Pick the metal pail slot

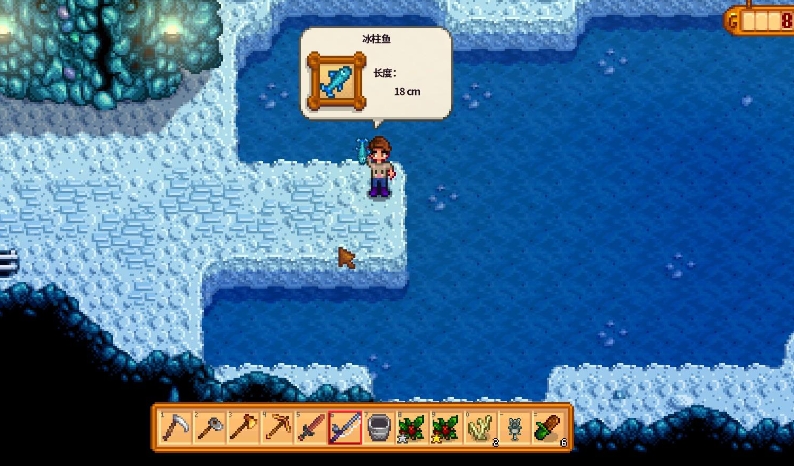pyautogui.click(x=379, y=428)
